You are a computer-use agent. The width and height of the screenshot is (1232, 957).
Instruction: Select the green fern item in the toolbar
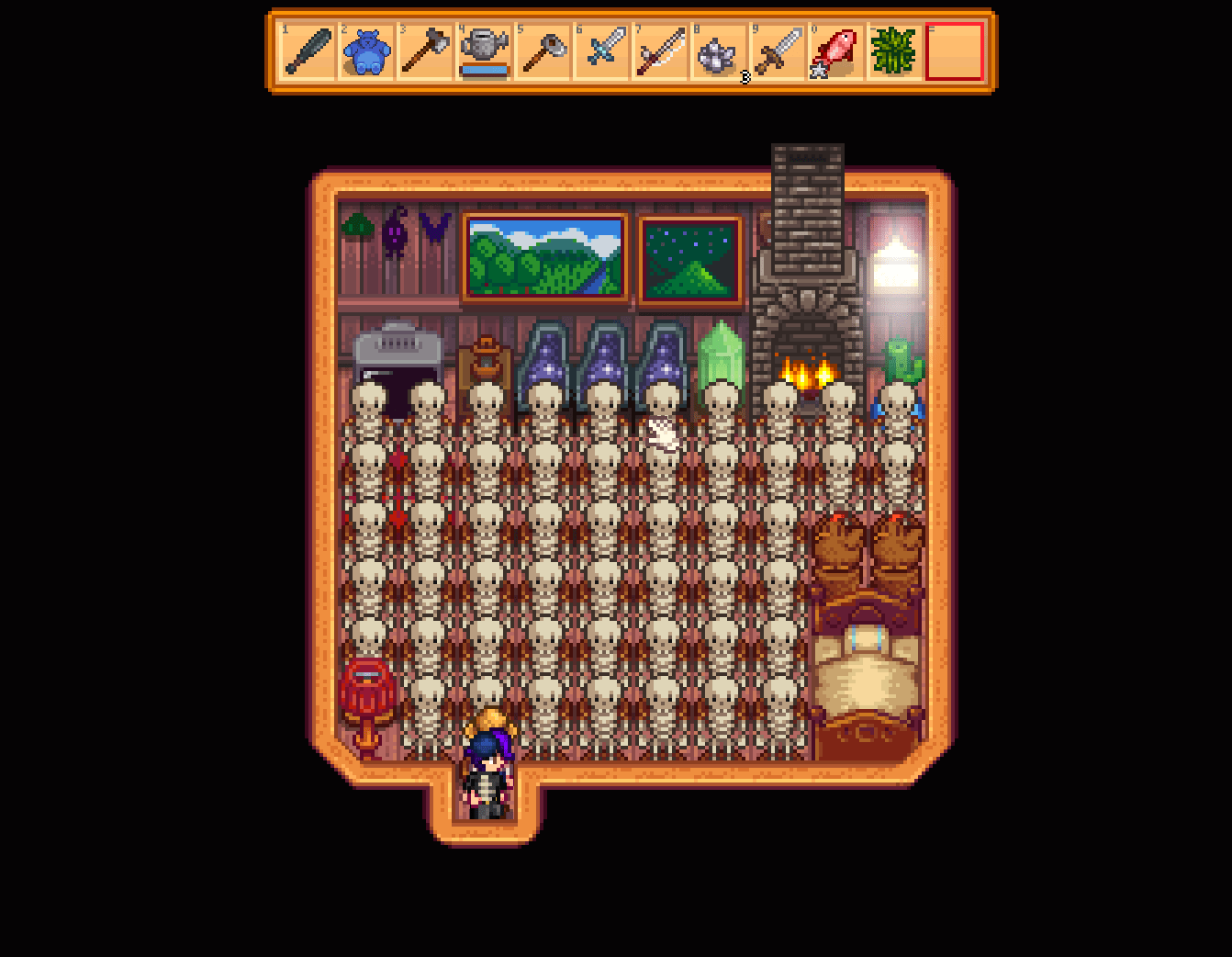(895, 52)
